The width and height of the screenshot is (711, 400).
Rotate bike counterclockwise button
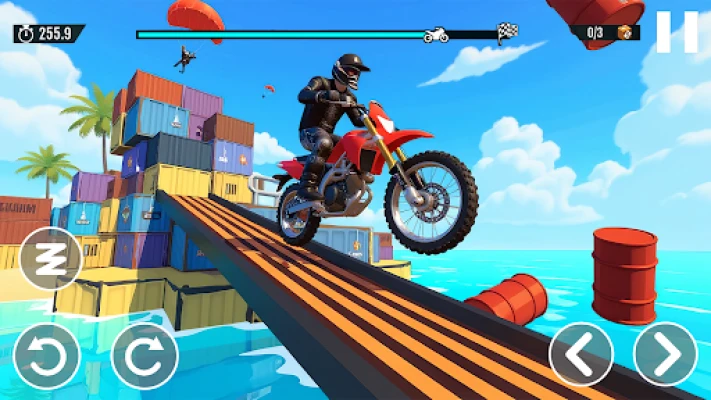point(46,356)
